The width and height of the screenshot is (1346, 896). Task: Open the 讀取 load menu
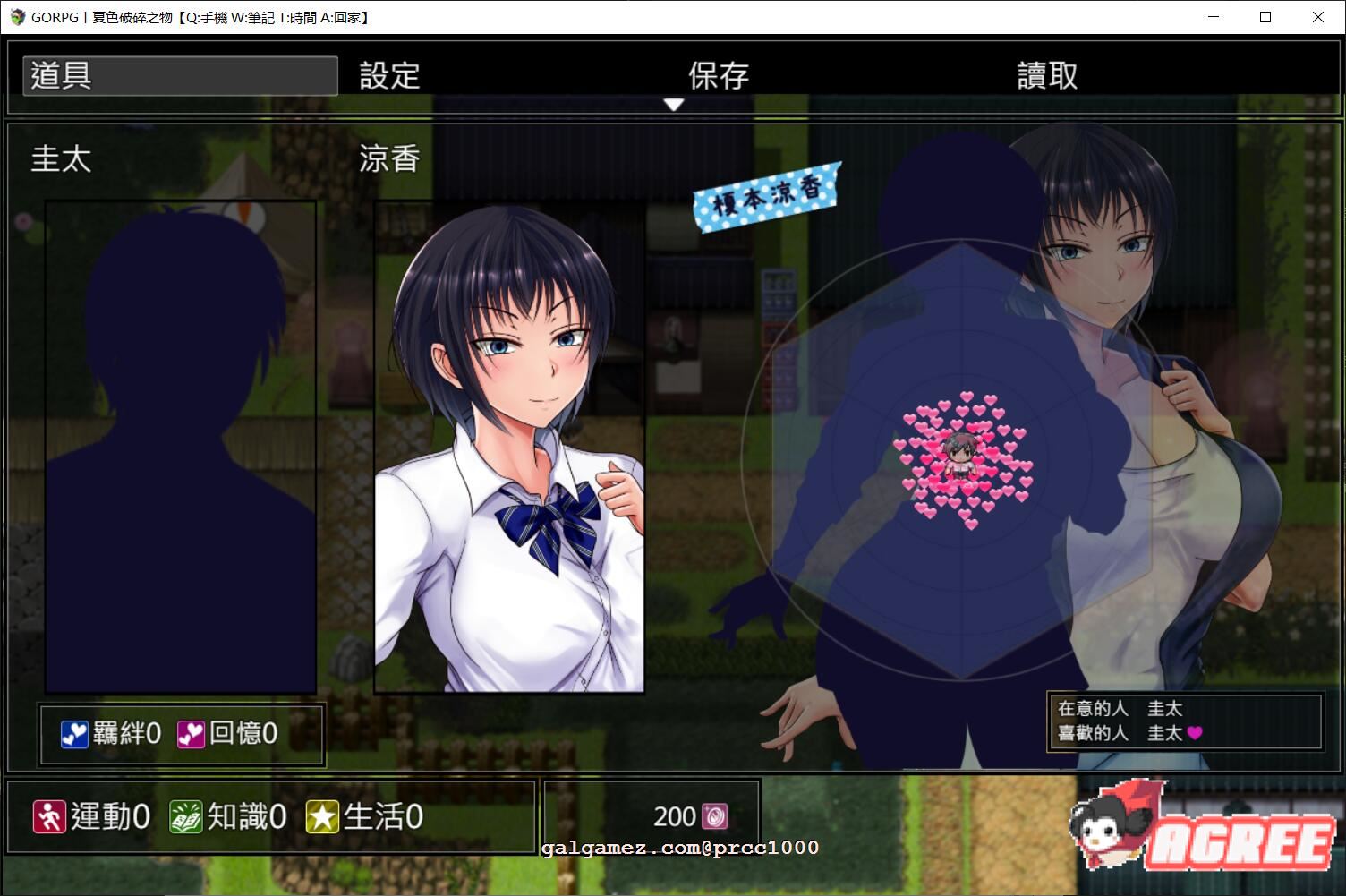(1047, 74)
